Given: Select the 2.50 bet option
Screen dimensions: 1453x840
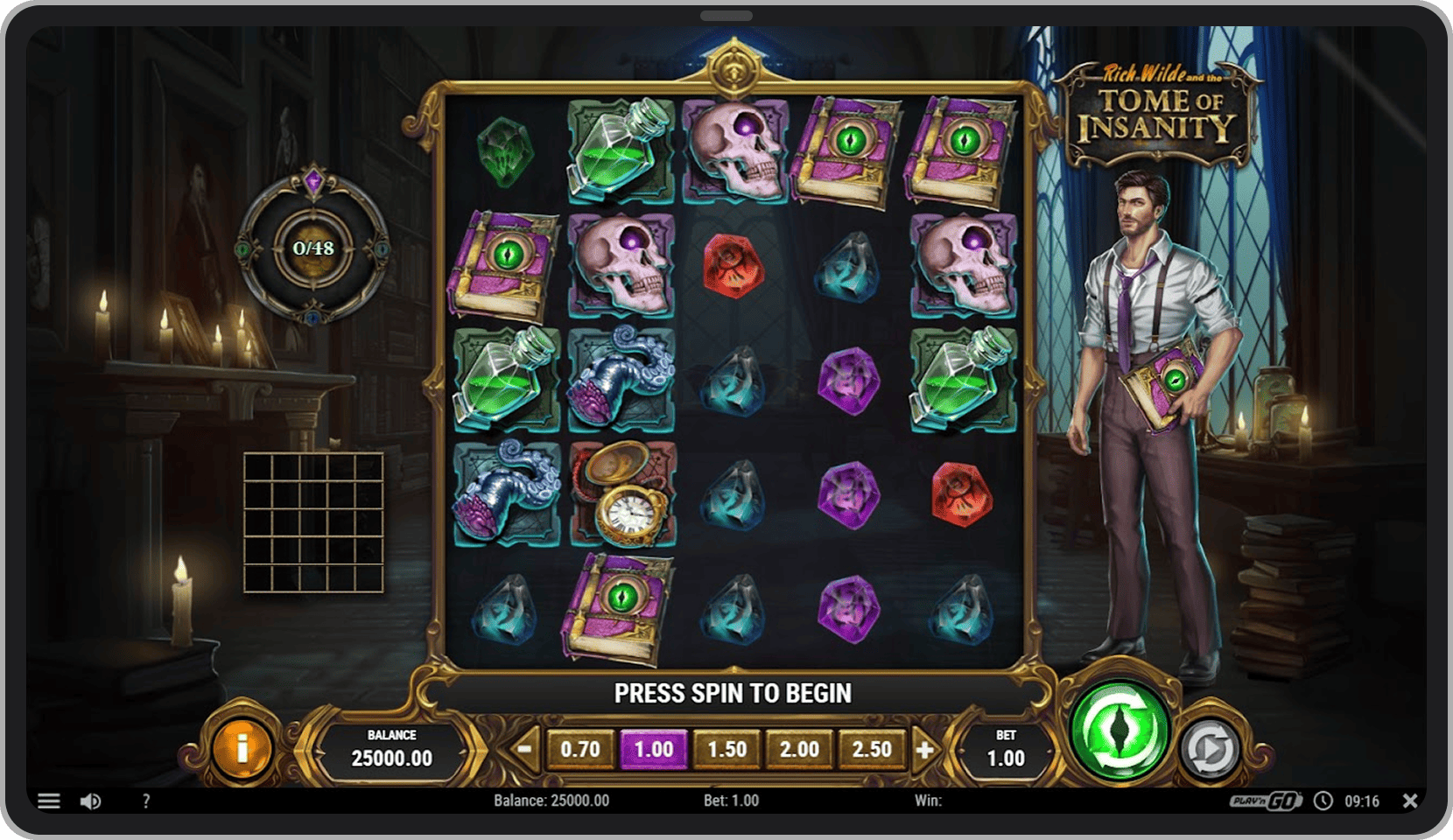Looking at the screenshot, I should 871,749.
